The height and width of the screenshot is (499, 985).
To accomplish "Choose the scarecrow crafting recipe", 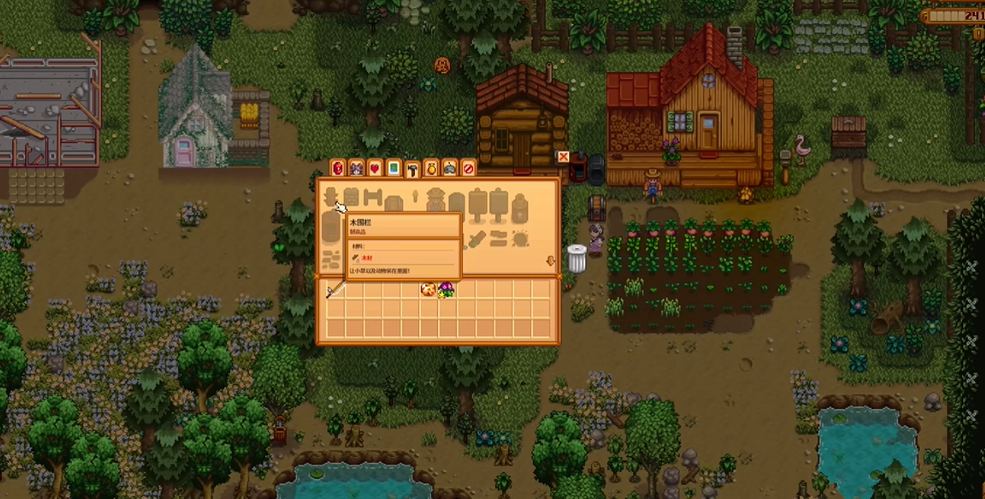I will point(436,201).
